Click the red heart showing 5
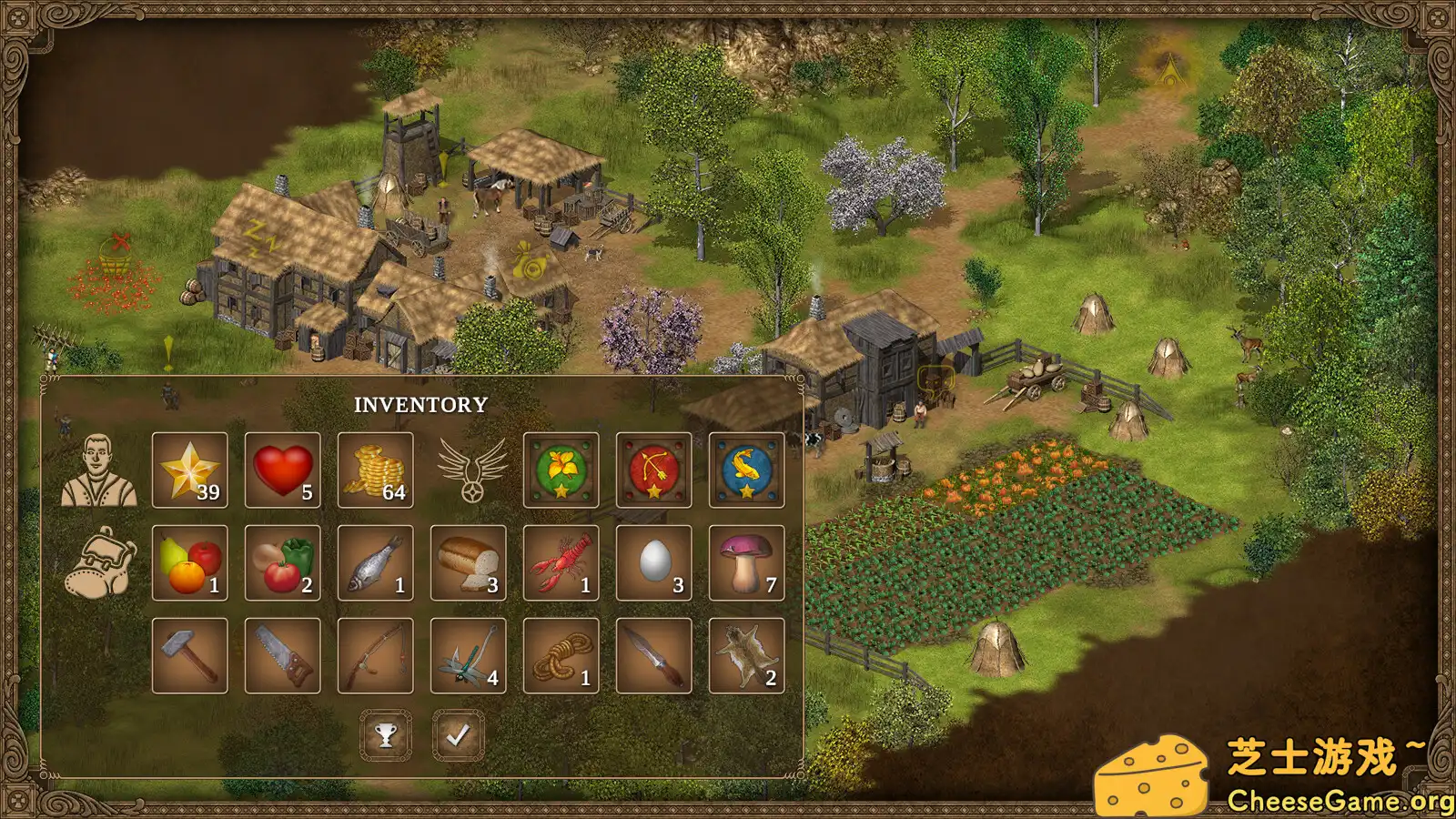Screen dimensions: 1456x819 tap(282, 470)
